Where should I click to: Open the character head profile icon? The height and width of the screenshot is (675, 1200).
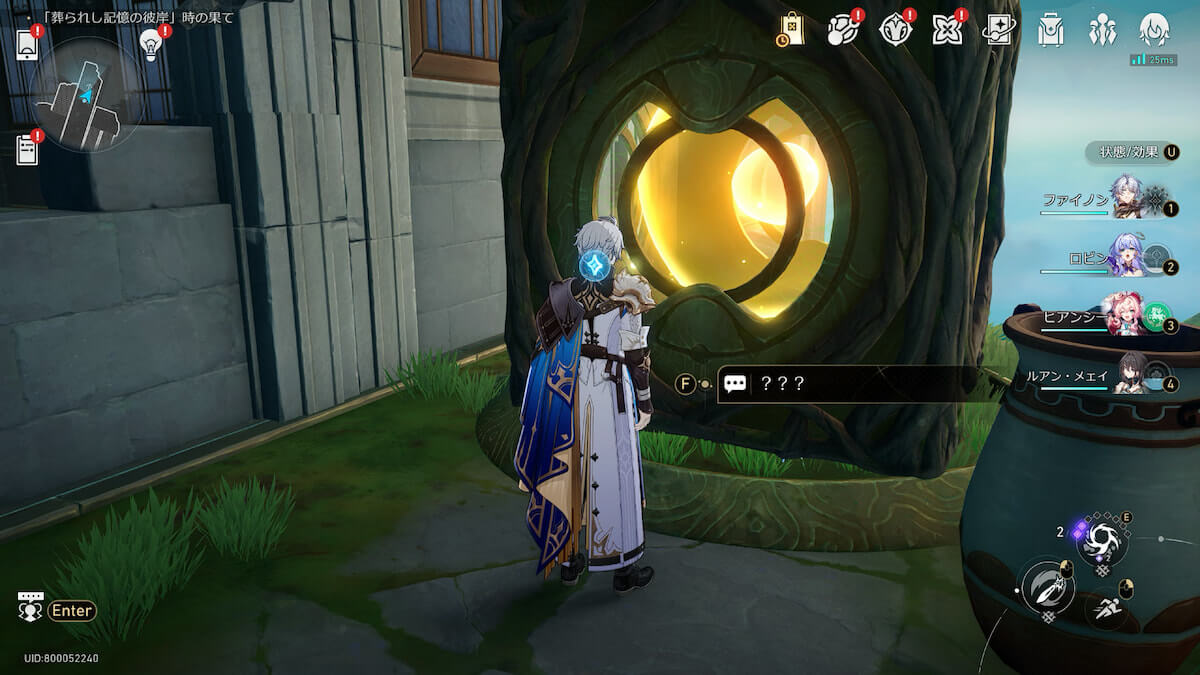[1155, 30]
